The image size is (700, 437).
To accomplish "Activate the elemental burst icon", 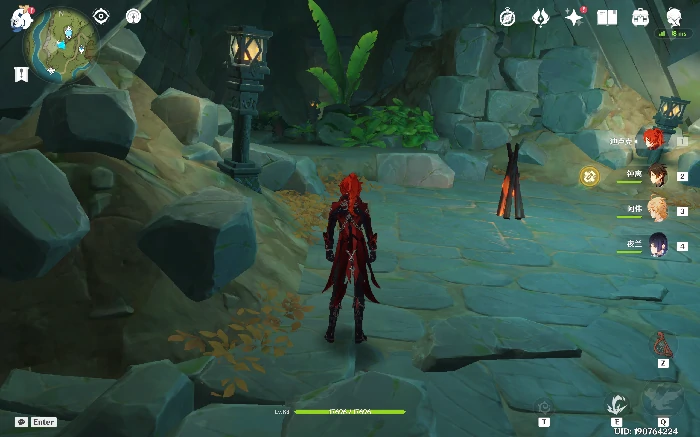I will (662, 399).
